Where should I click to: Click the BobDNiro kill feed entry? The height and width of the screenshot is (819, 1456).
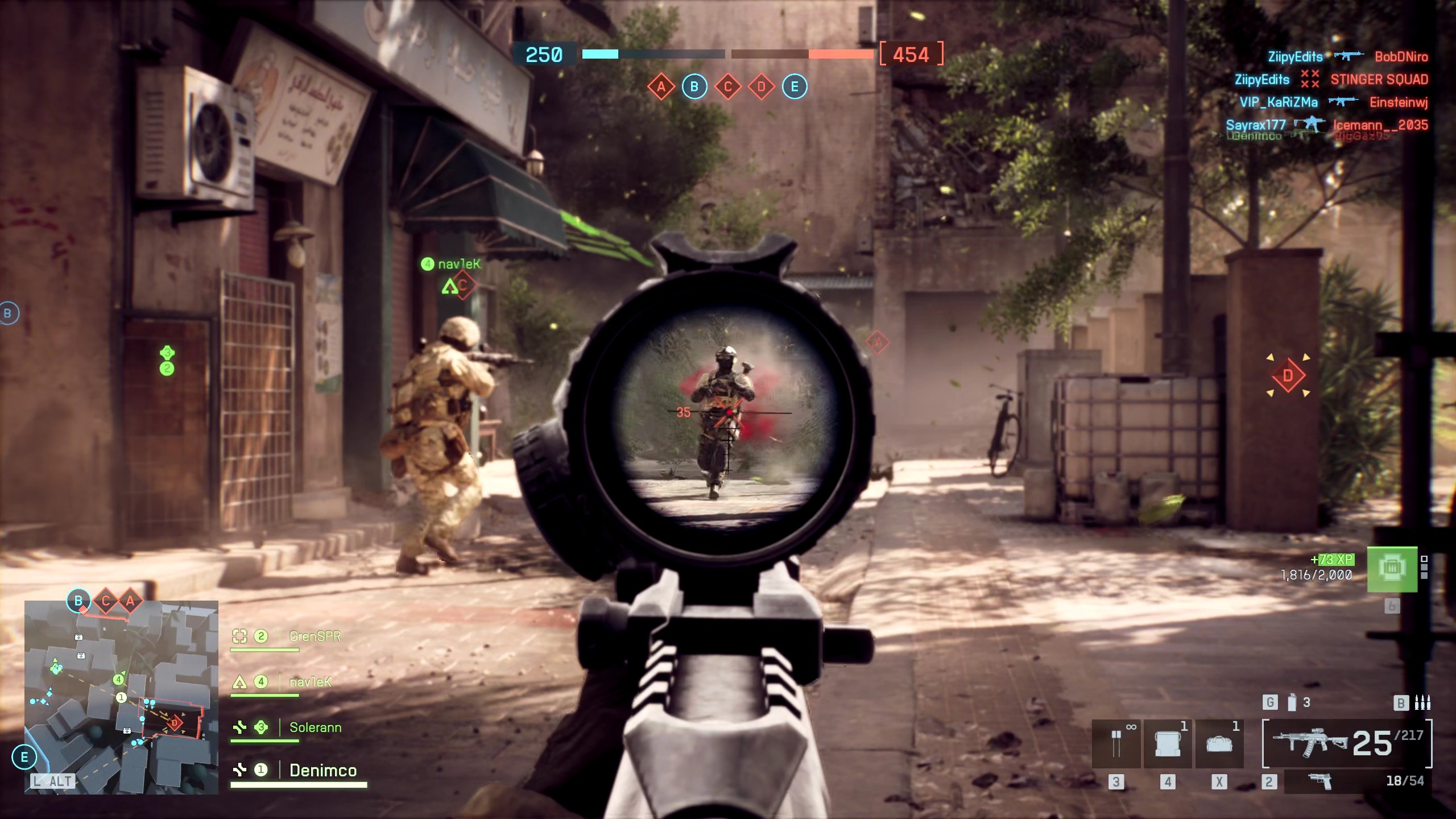click(1401, 57)
